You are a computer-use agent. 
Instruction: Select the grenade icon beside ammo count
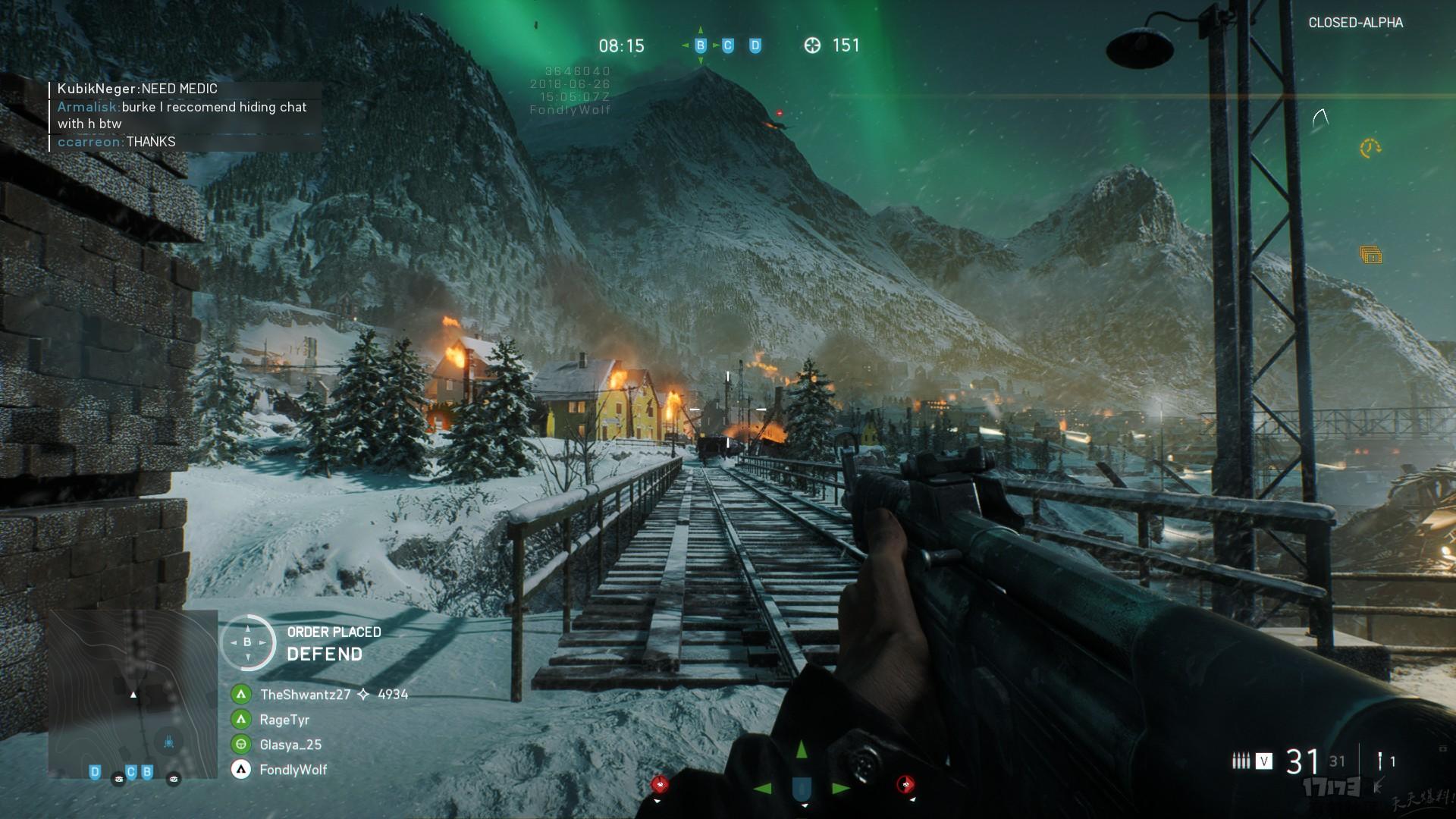click(x=1381, y=761)
